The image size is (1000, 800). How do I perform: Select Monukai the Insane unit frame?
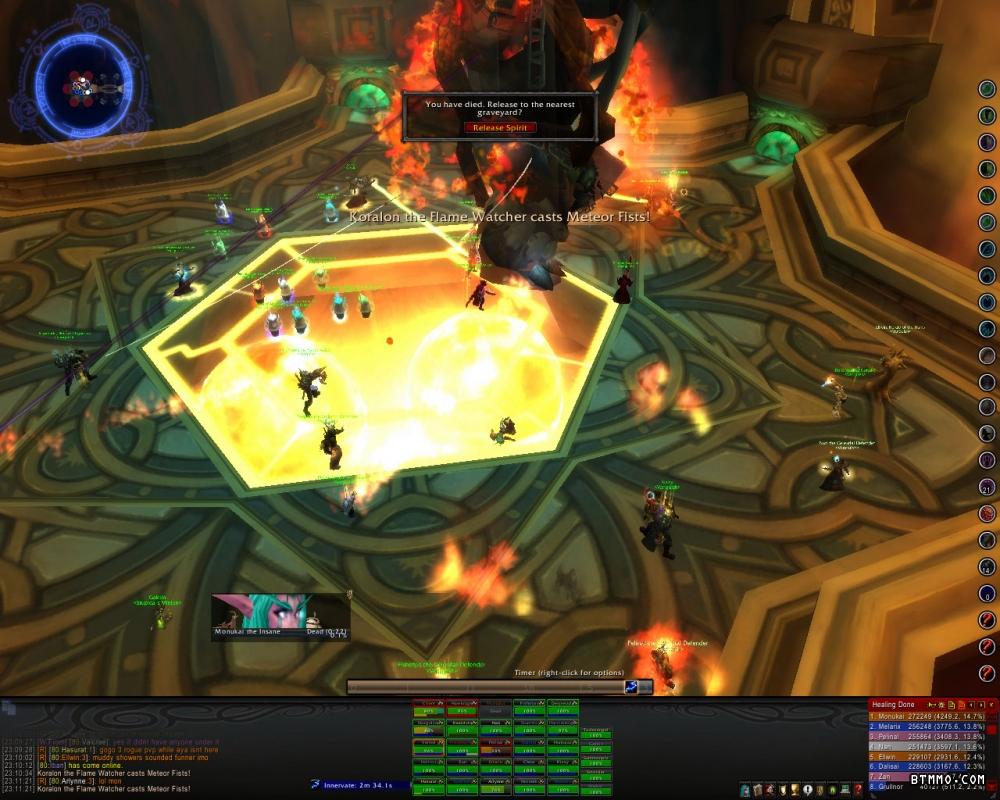(x=280, y=616)
